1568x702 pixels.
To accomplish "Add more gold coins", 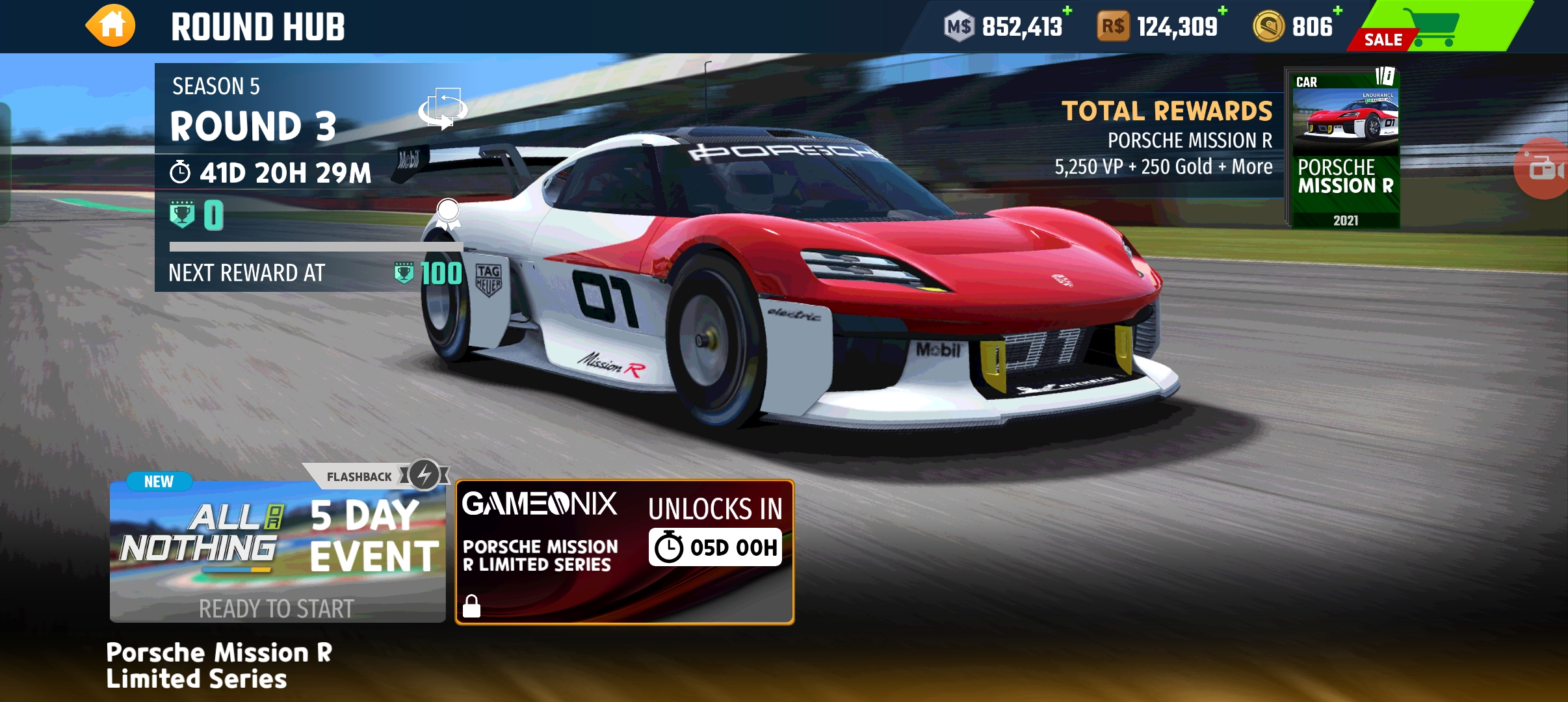I will coord(1338,11).
